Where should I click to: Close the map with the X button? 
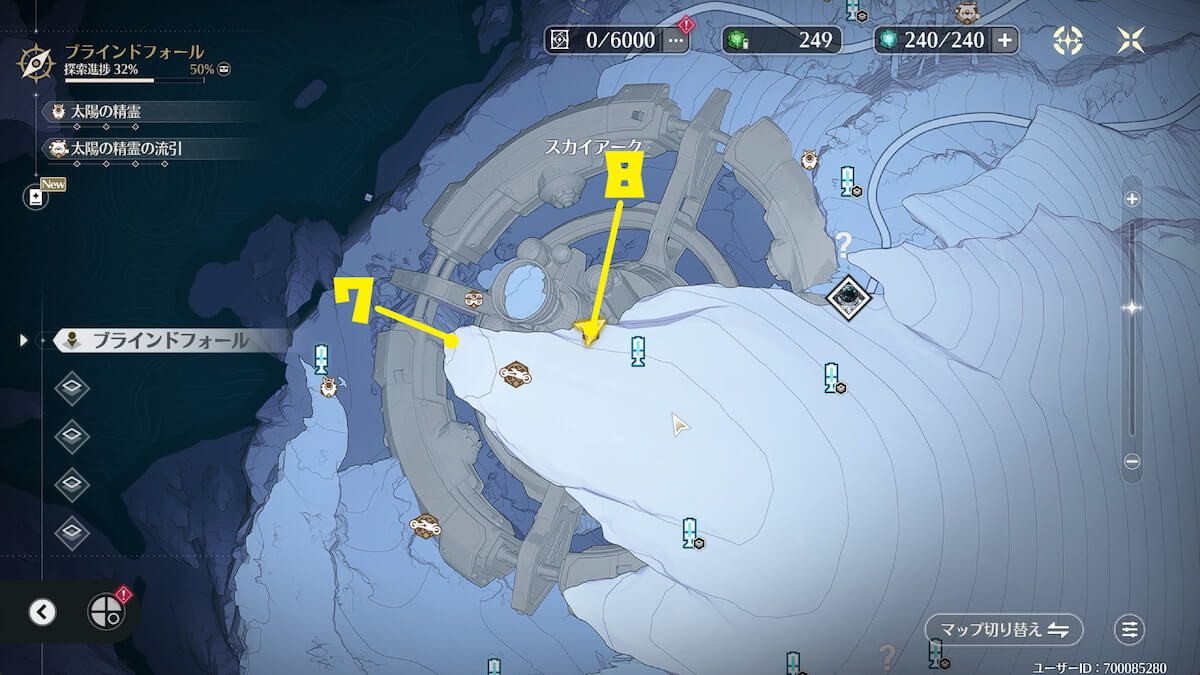click(x=1131, y=40)
